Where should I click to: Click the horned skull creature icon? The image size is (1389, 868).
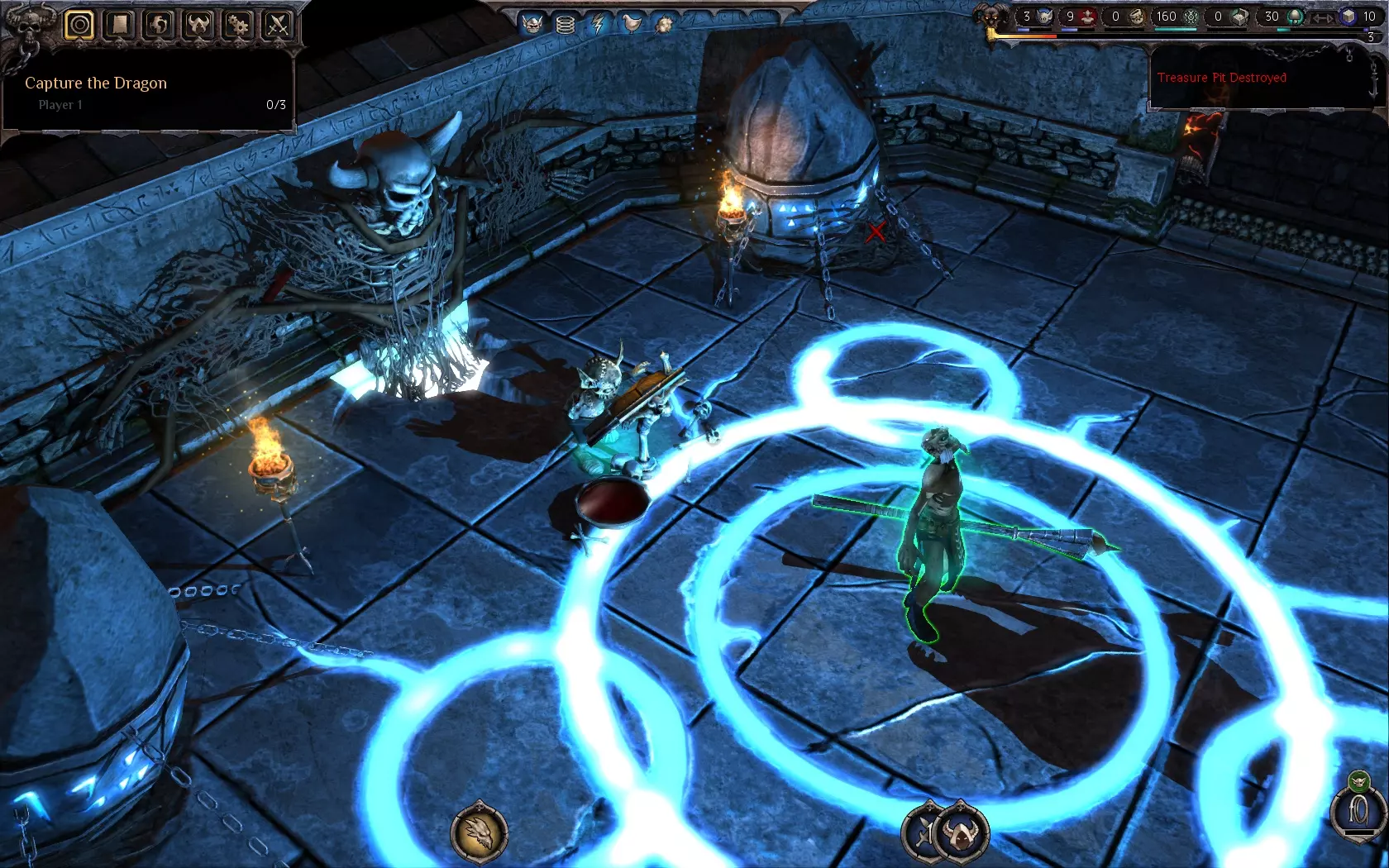coord(532,24)
